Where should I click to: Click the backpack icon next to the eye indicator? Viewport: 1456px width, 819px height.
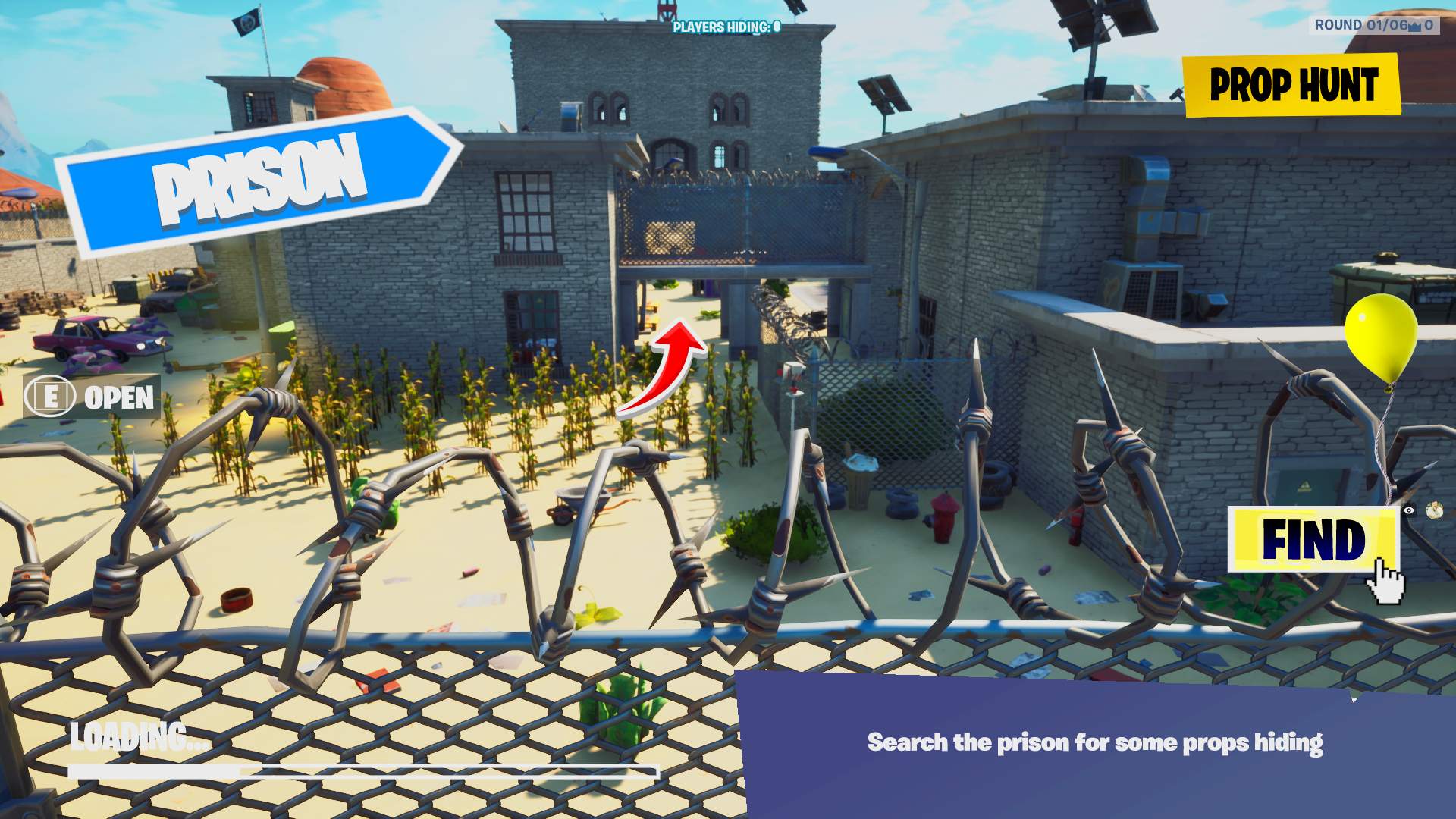(x=1434, y=510)
